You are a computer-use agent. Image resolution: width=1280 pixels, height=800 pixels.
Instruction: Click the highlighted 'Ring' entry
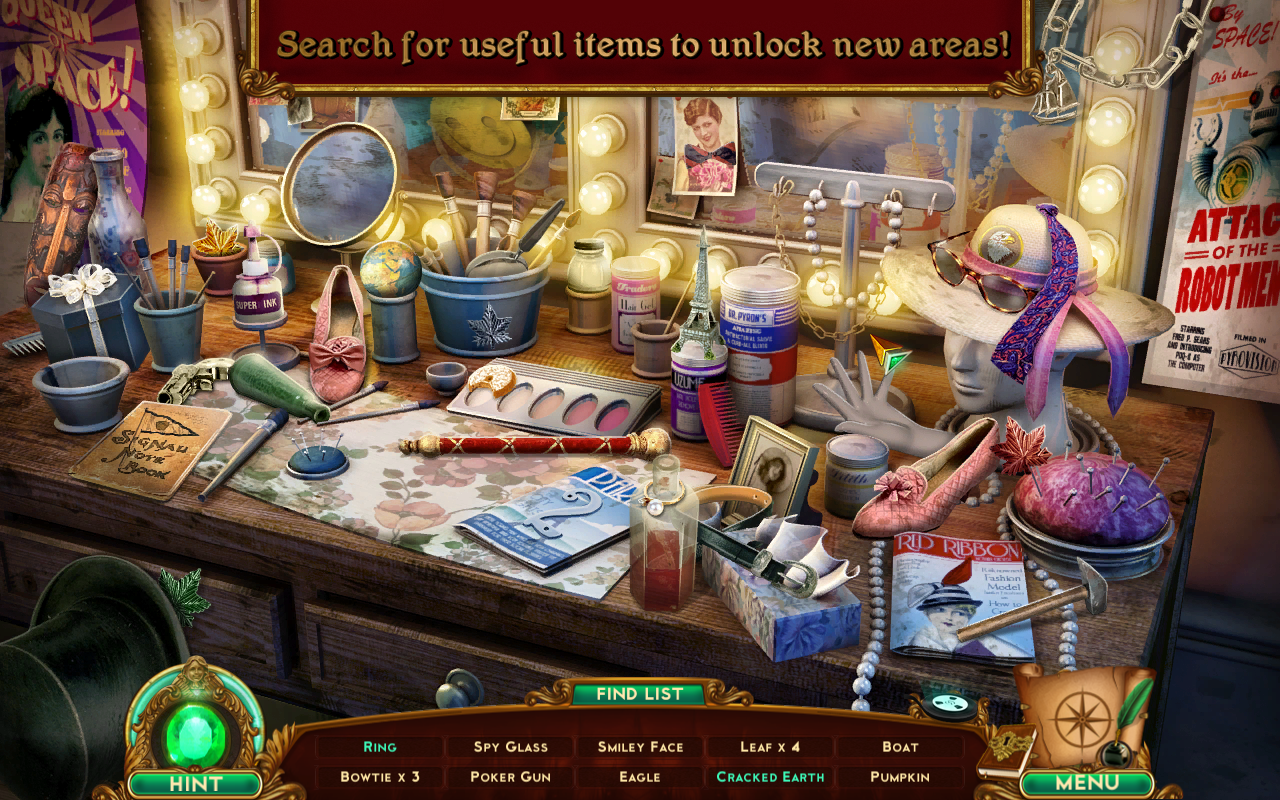point(380,747)
